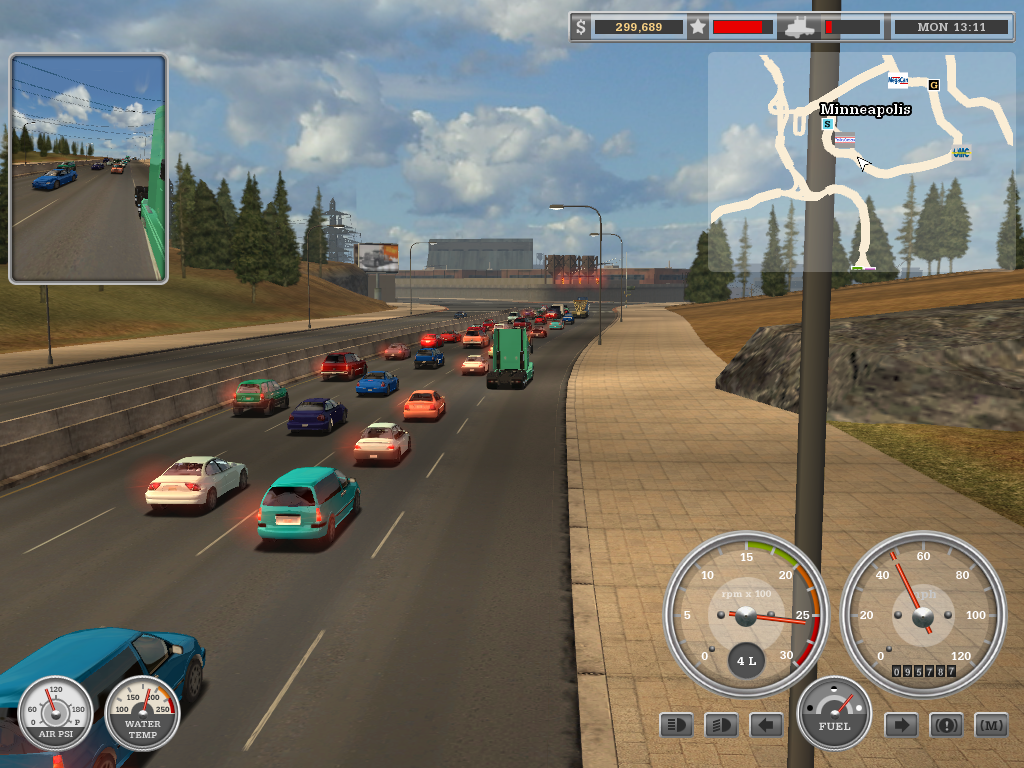Image resolution: width=1024 pixels, height=768 pixels.
Task: Click the star reputation icon
Action: tap(697, 27)
